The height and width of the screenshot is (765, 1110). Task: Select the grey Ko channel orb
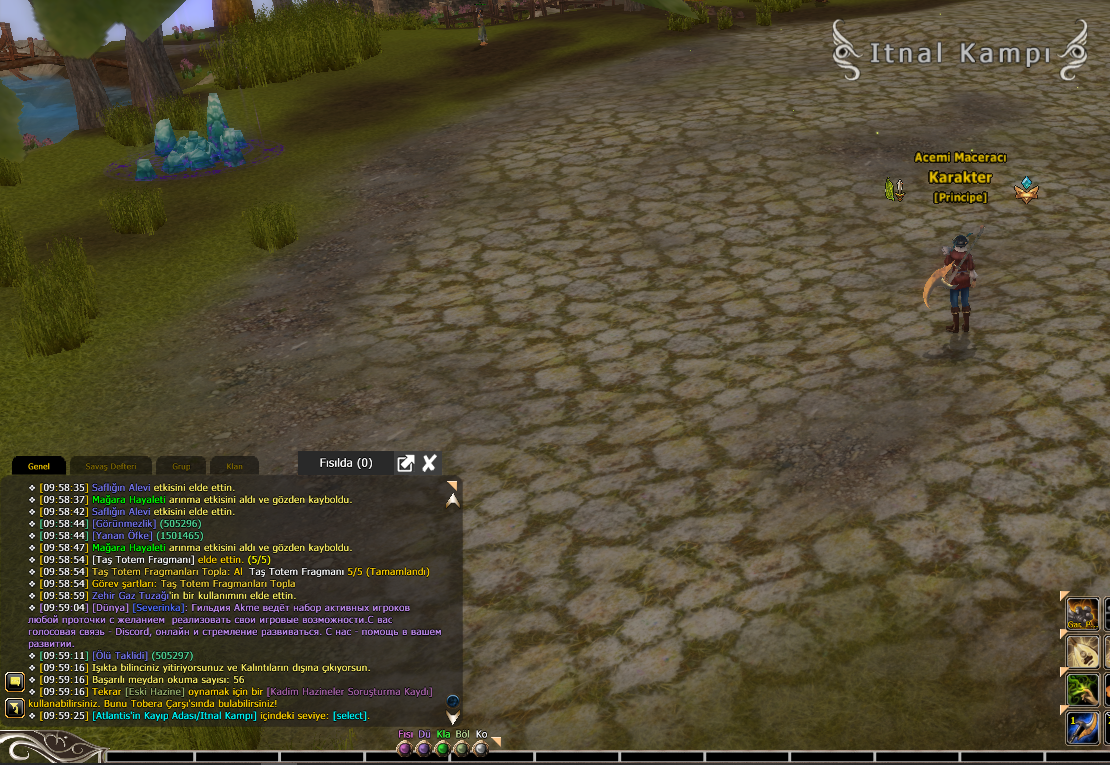480,748
